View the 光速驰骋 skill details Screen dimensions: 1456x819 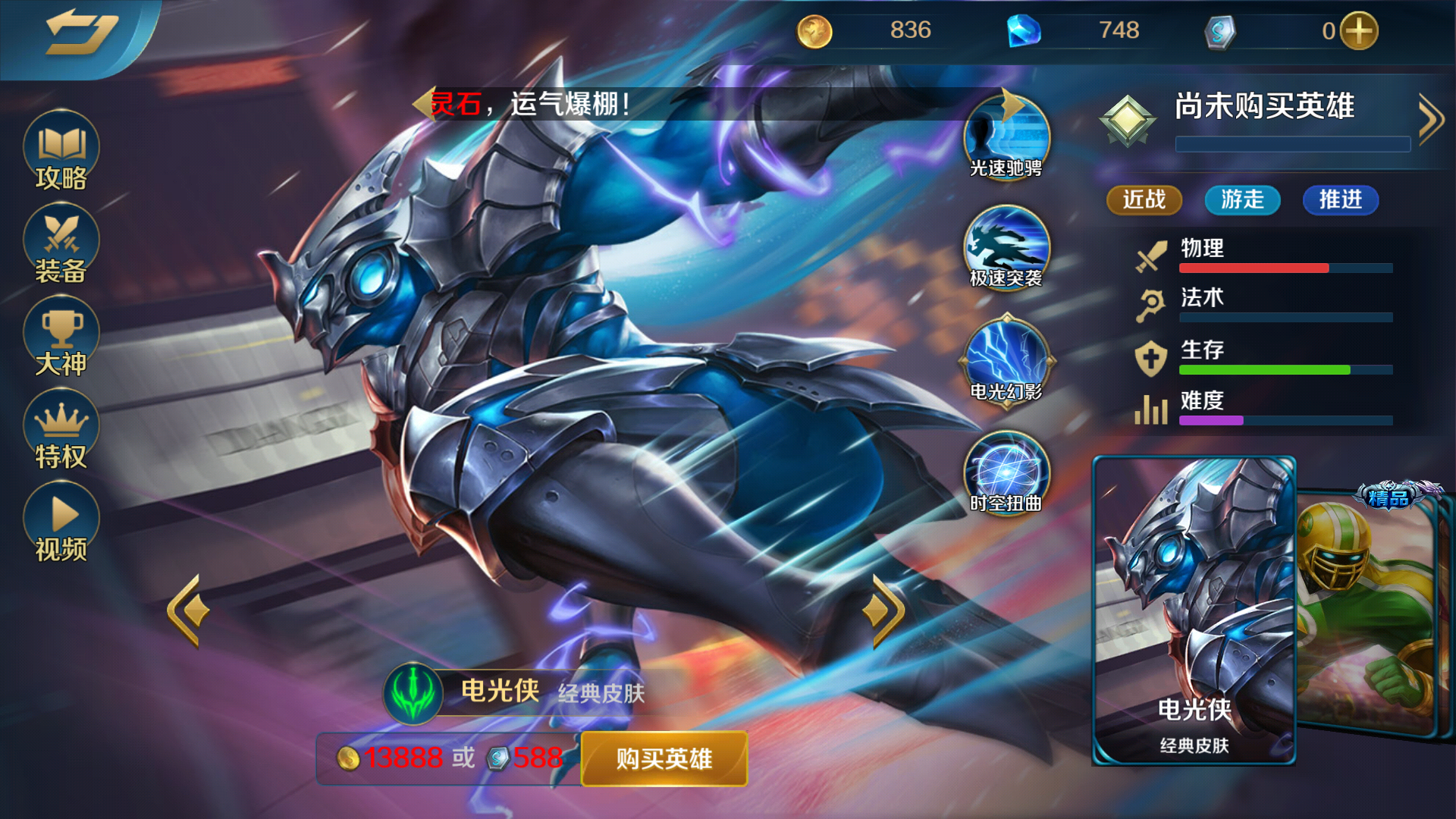tap(1005, 136)
